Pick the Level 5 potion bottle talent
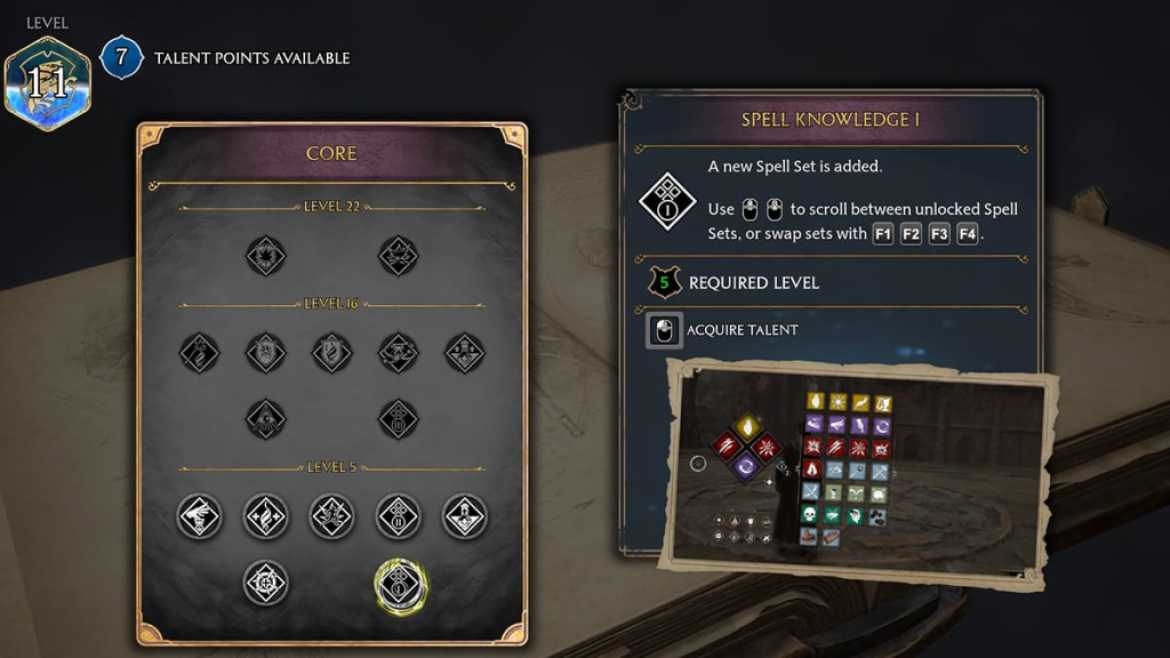The height and width of the screenshot is (658, 1170). click(465, 517)
